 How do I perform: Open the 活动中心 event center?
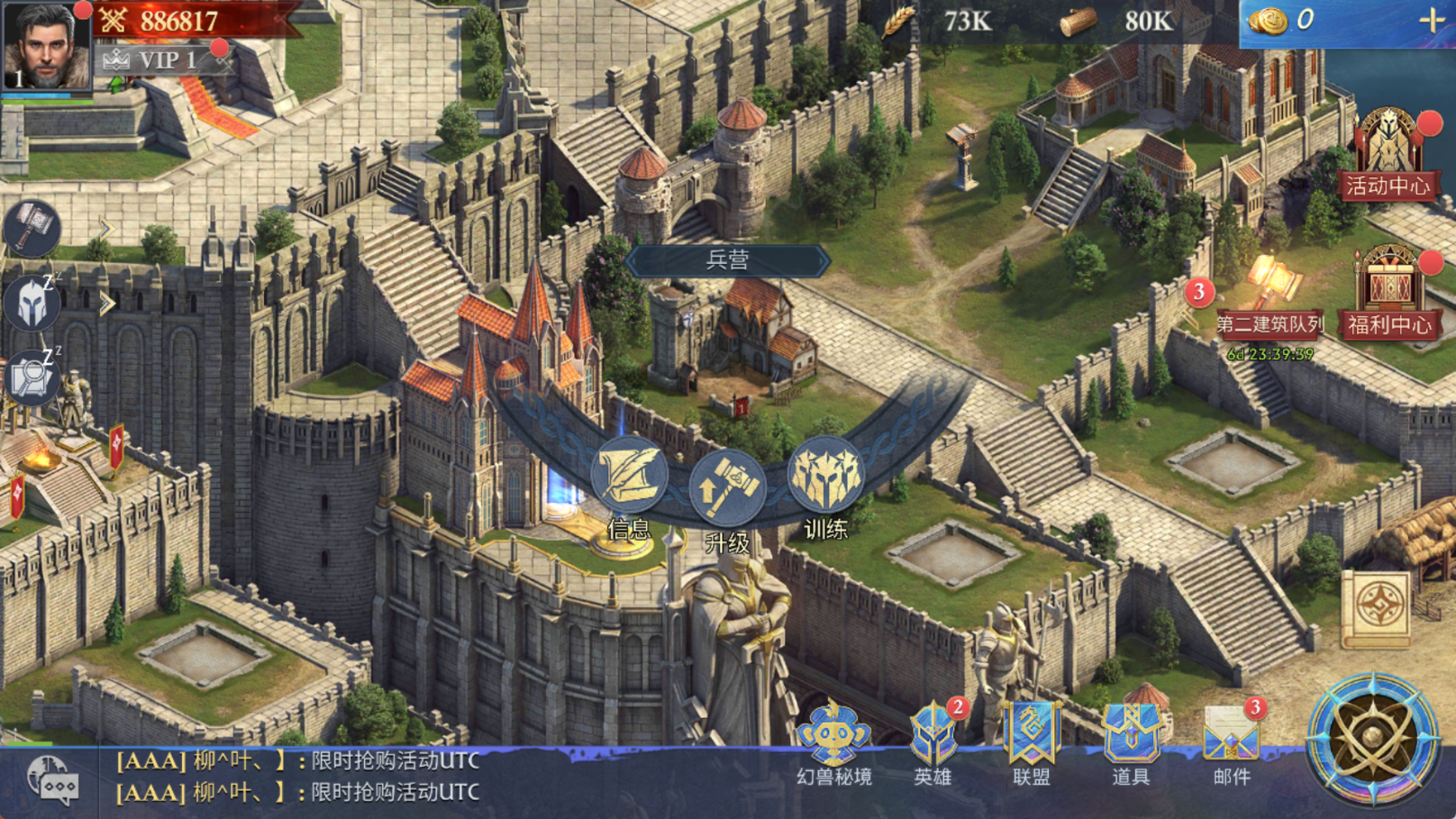[x=1388, y=153]
